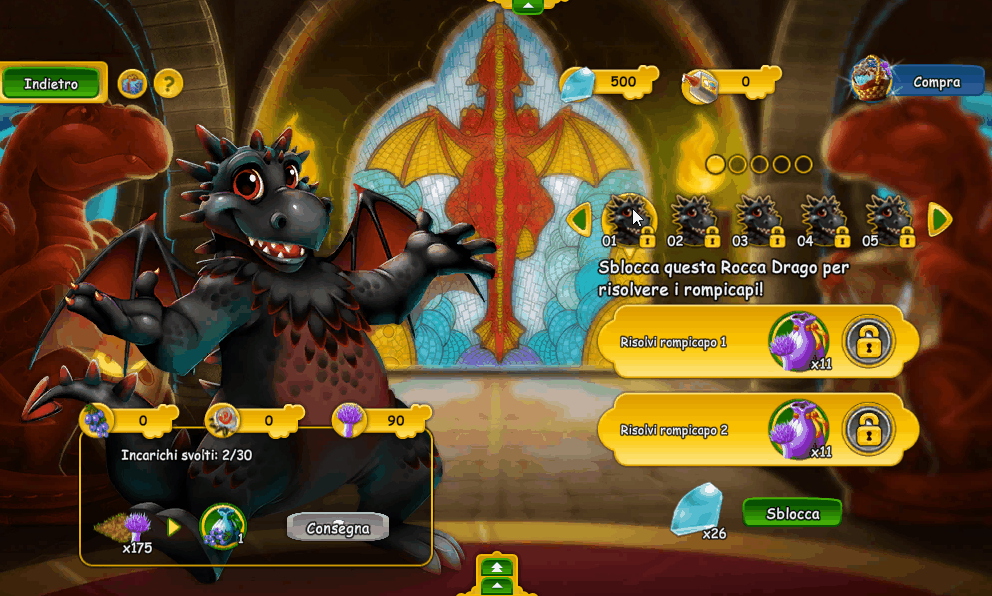
Task: Deliver the order with Consegna
Action: click(337, 528)
